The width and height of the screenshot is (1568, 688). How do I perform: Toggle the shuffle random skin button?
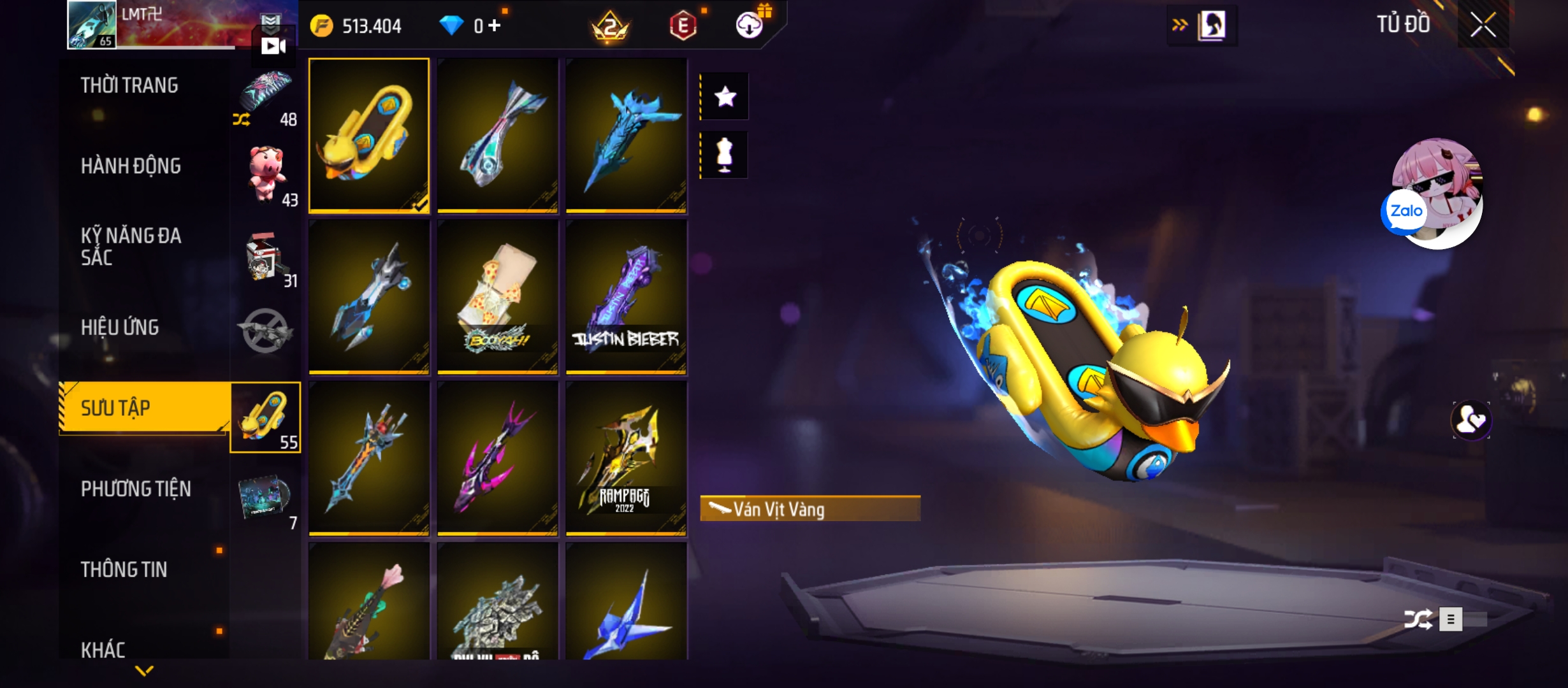point(1418,619)
